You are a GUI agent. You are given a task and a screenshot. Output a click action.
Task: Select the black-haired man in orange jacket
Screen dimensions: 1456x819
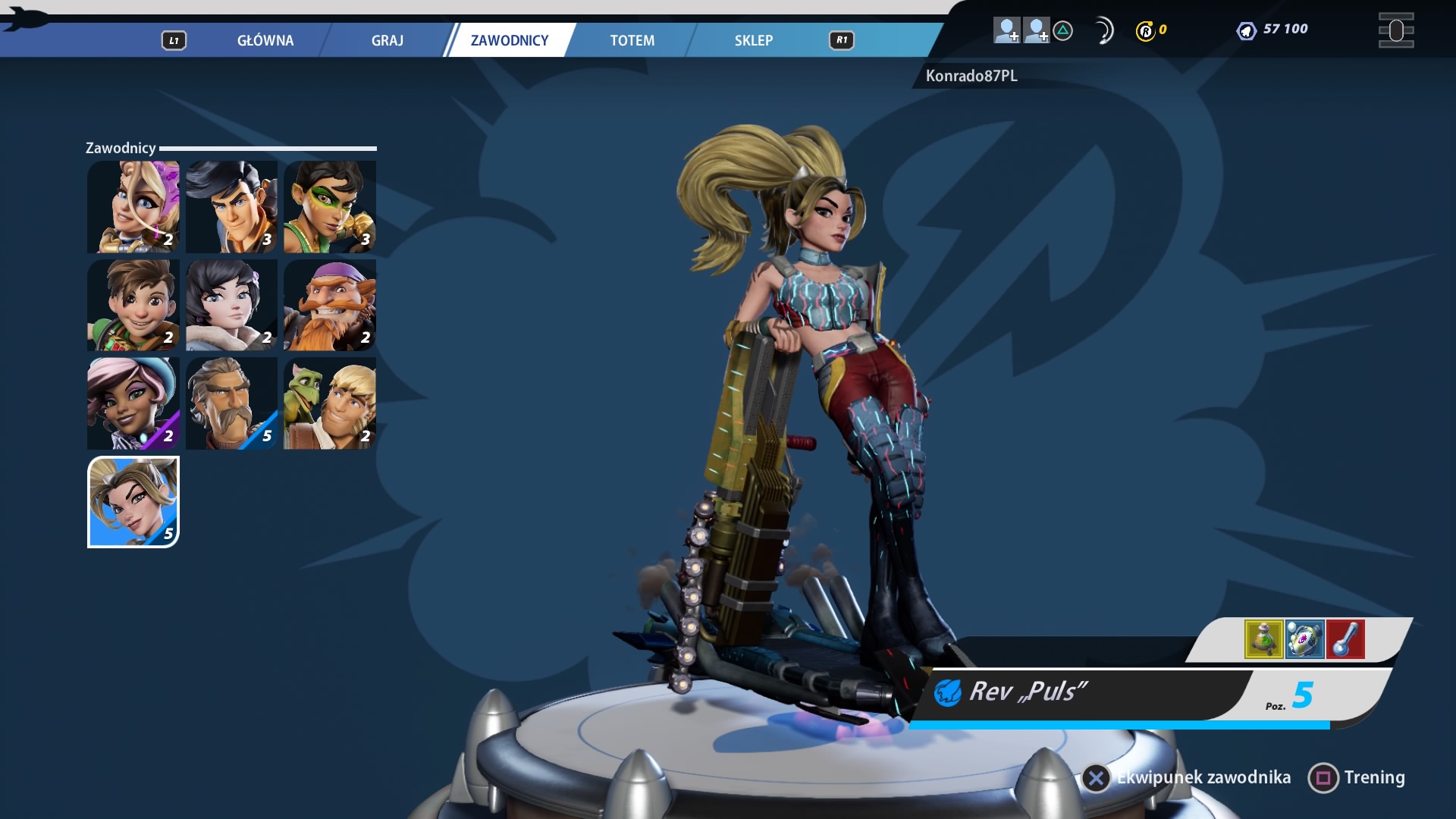231,206
